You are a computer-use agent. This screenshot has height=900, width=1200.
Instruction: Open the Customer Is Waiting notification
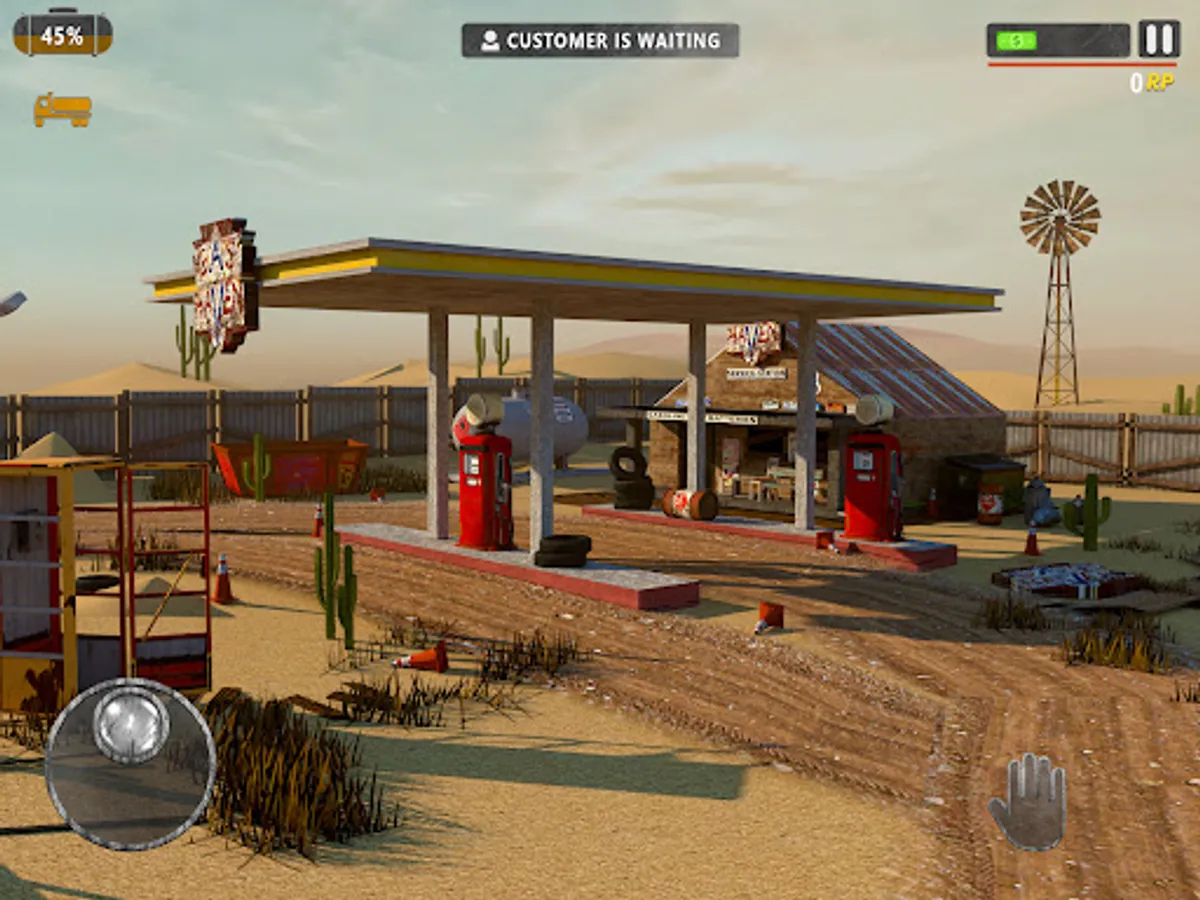[600, 41]
